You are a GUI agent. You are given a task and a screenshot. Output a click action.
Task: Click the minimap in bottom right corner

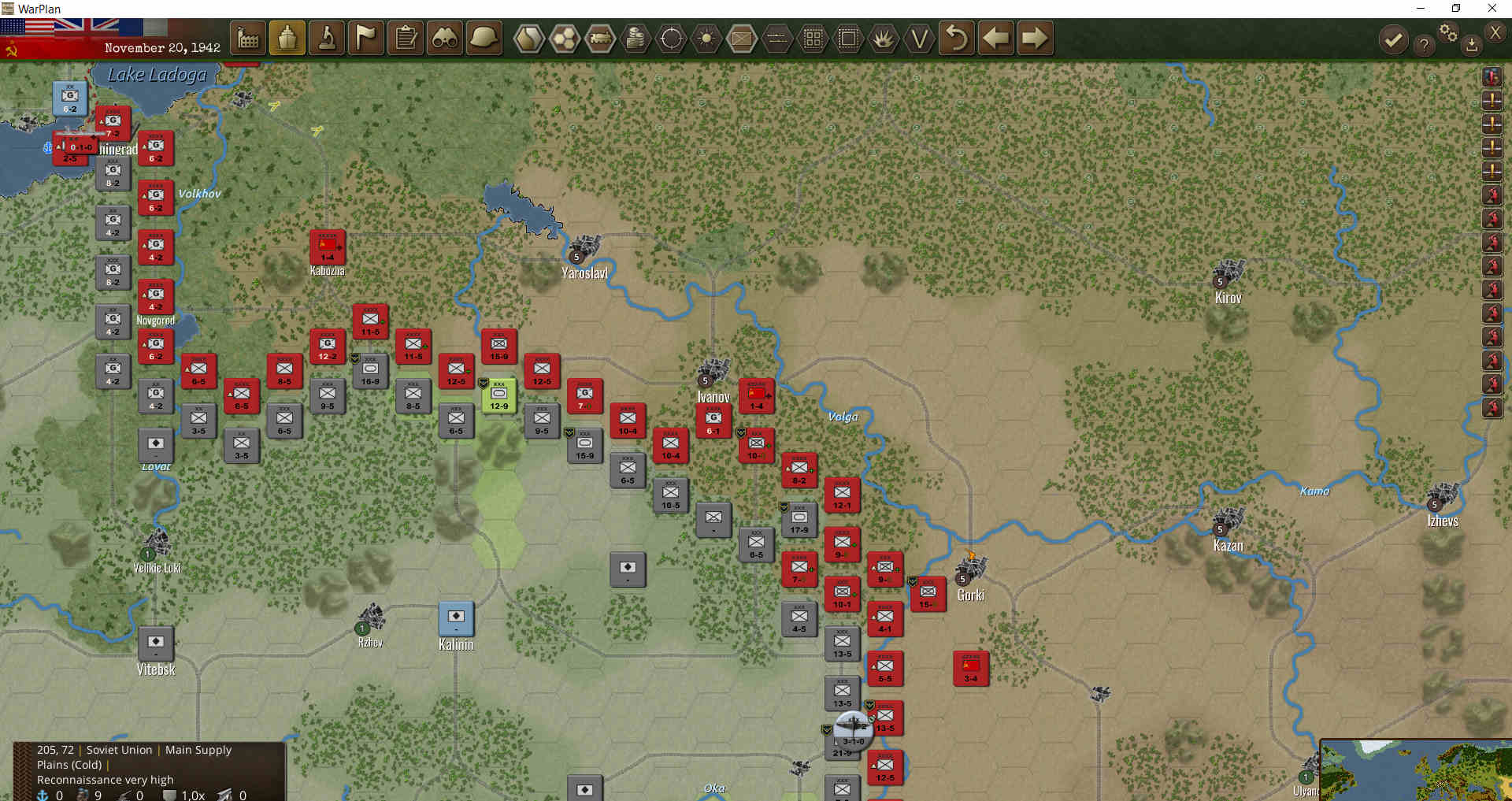coord(1417,772)
